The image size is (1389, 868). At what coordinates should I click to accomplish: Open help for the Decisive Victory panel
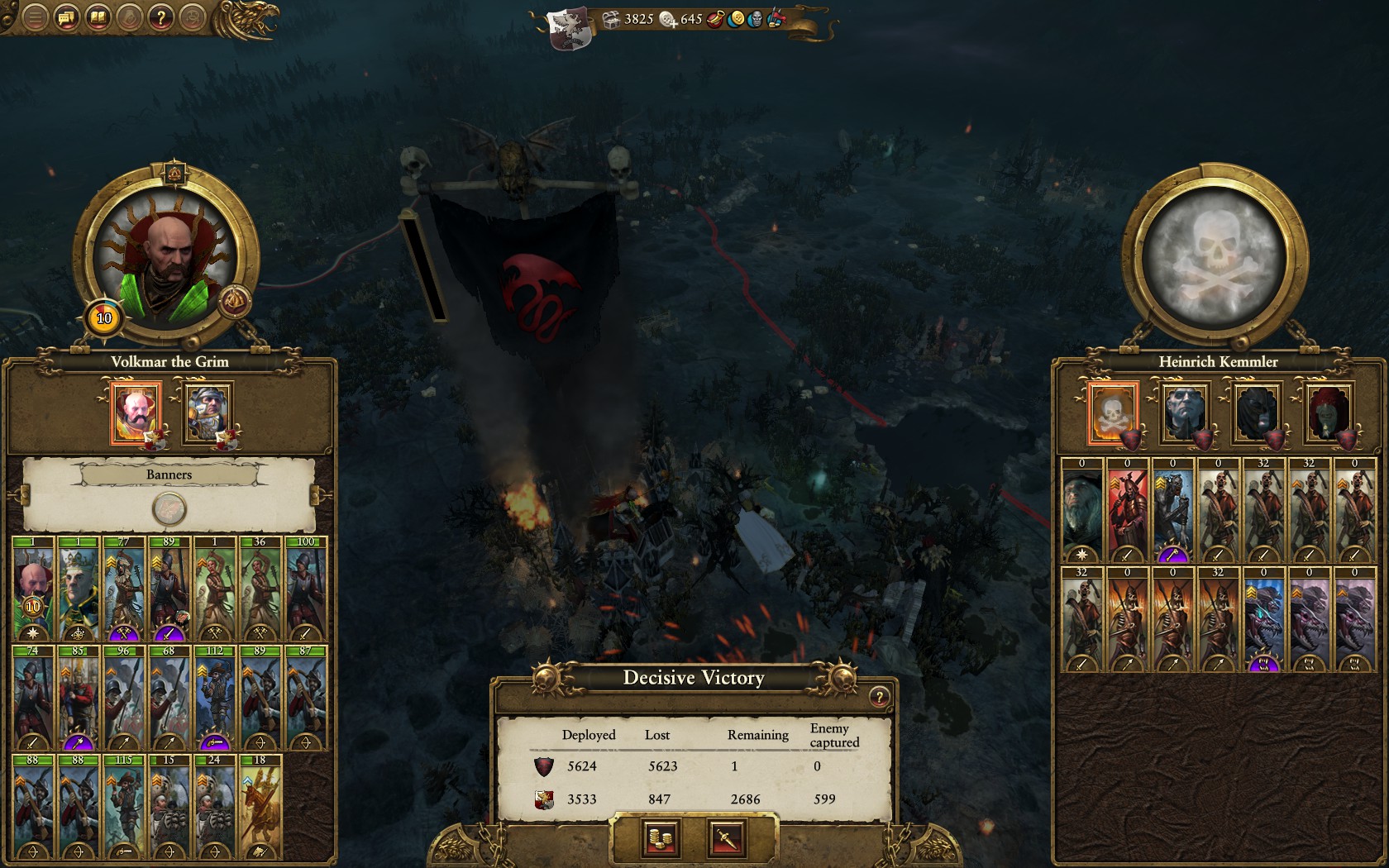[x=879, y=697]
